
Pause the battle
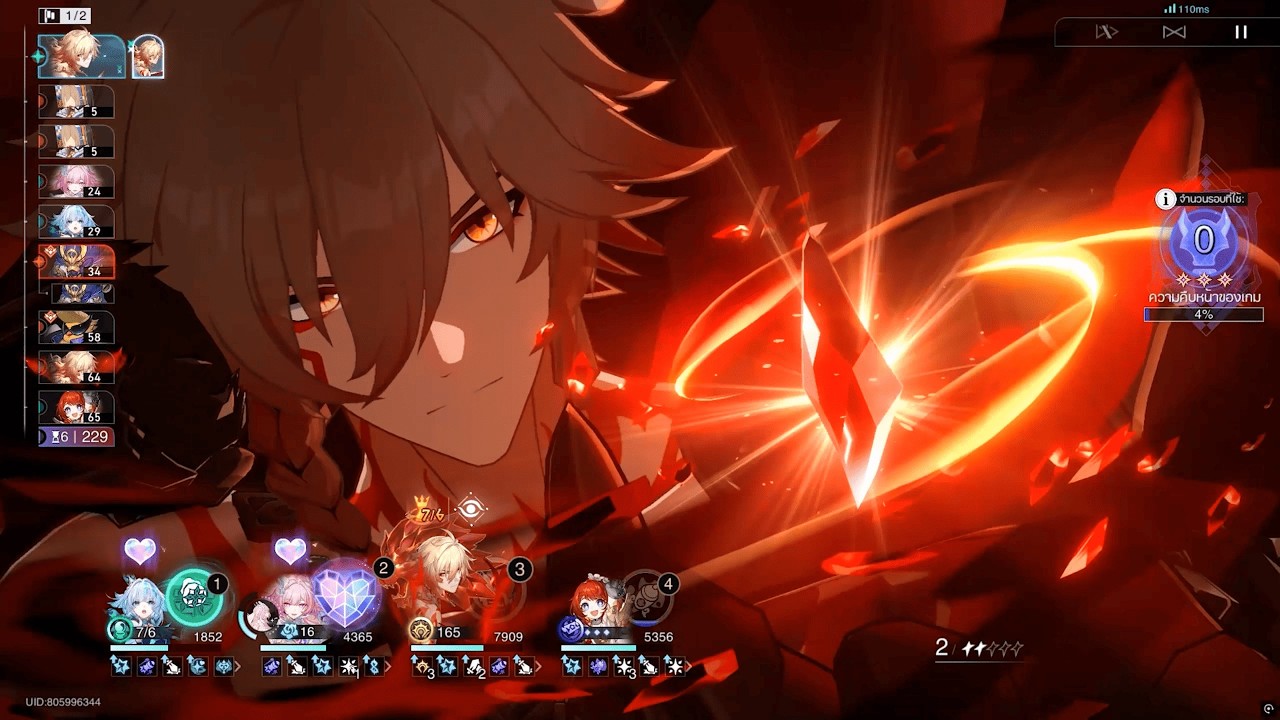pyautogui.click(x=1241, y=32)
